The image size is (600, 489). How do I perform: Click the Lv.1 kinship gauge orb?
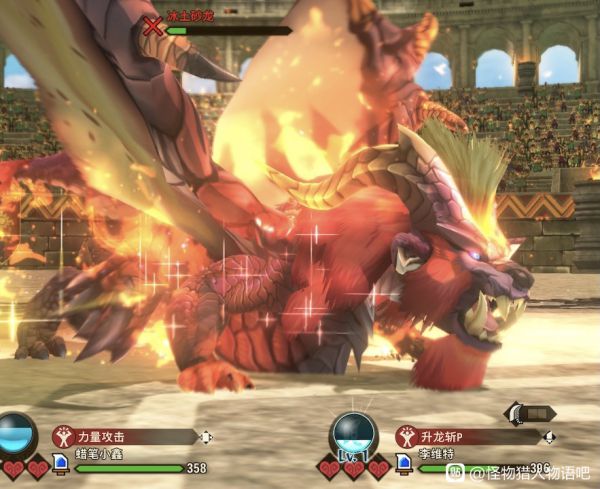[354, 436]
